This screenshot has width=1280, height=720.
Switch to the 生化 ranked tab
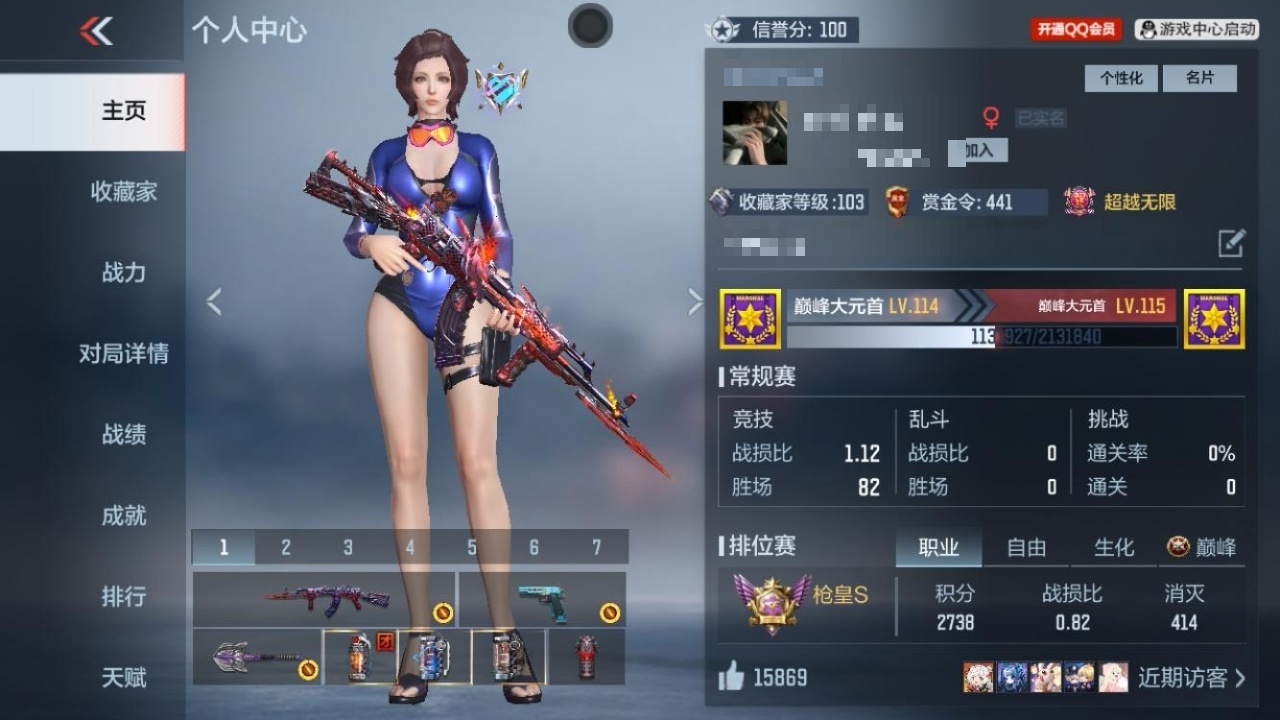click(1114, 547)
